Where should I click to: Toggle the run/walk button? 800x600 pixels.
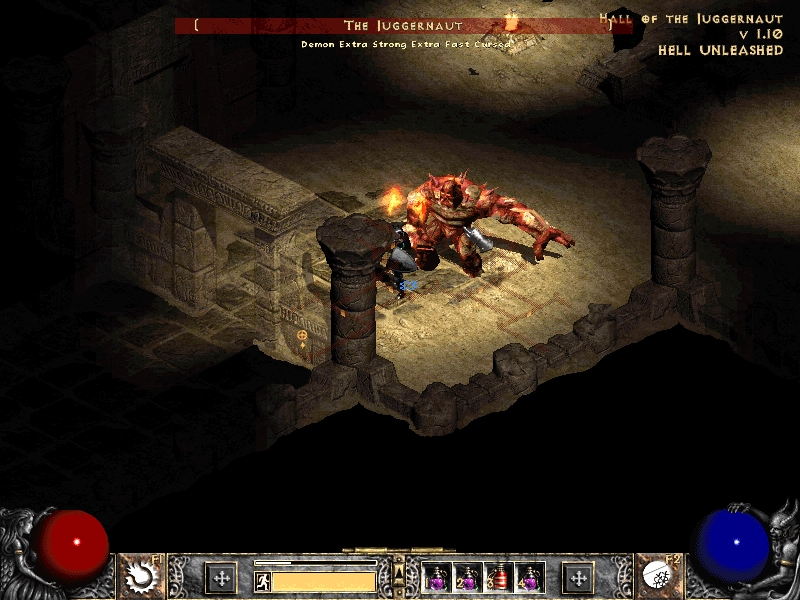pos(263,580)
